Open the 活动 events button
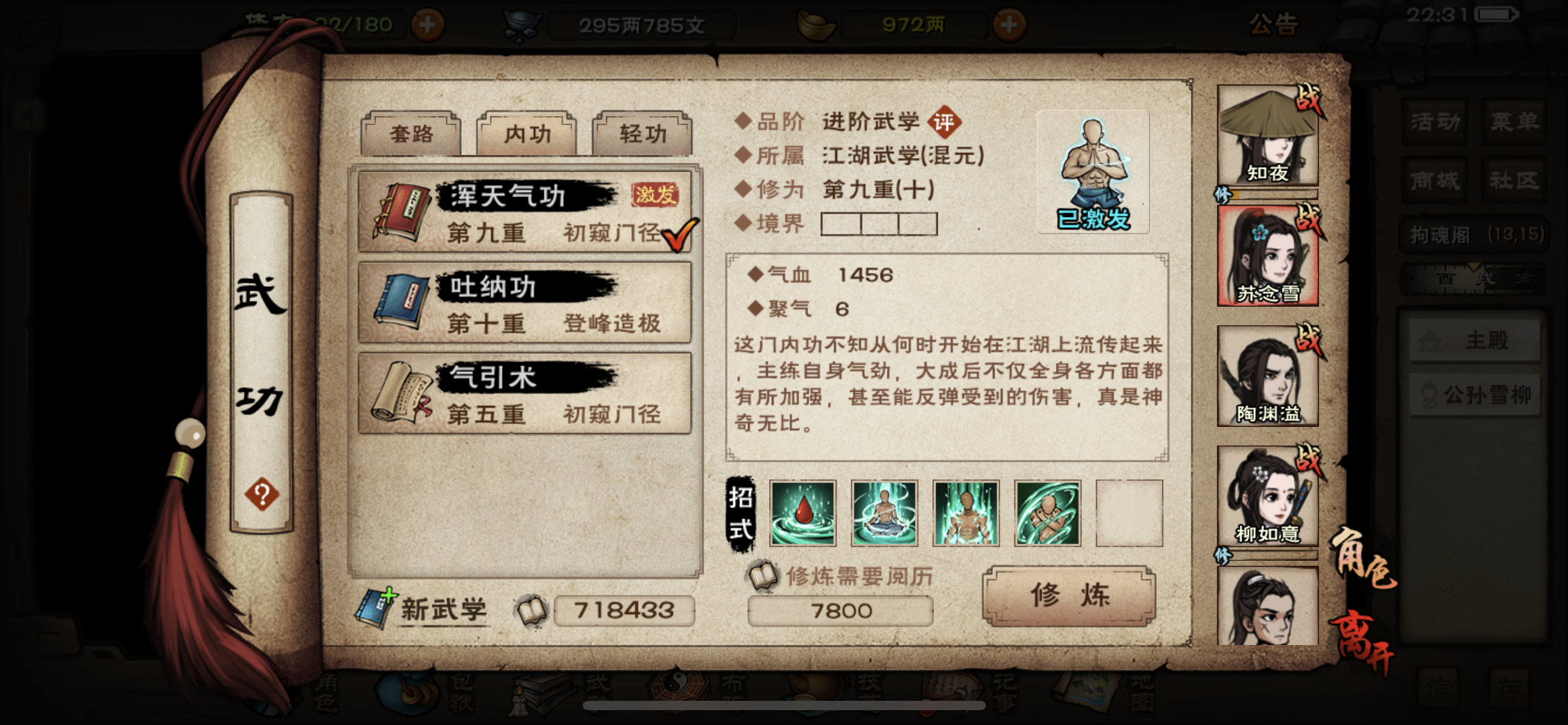 coord(1435,123)
